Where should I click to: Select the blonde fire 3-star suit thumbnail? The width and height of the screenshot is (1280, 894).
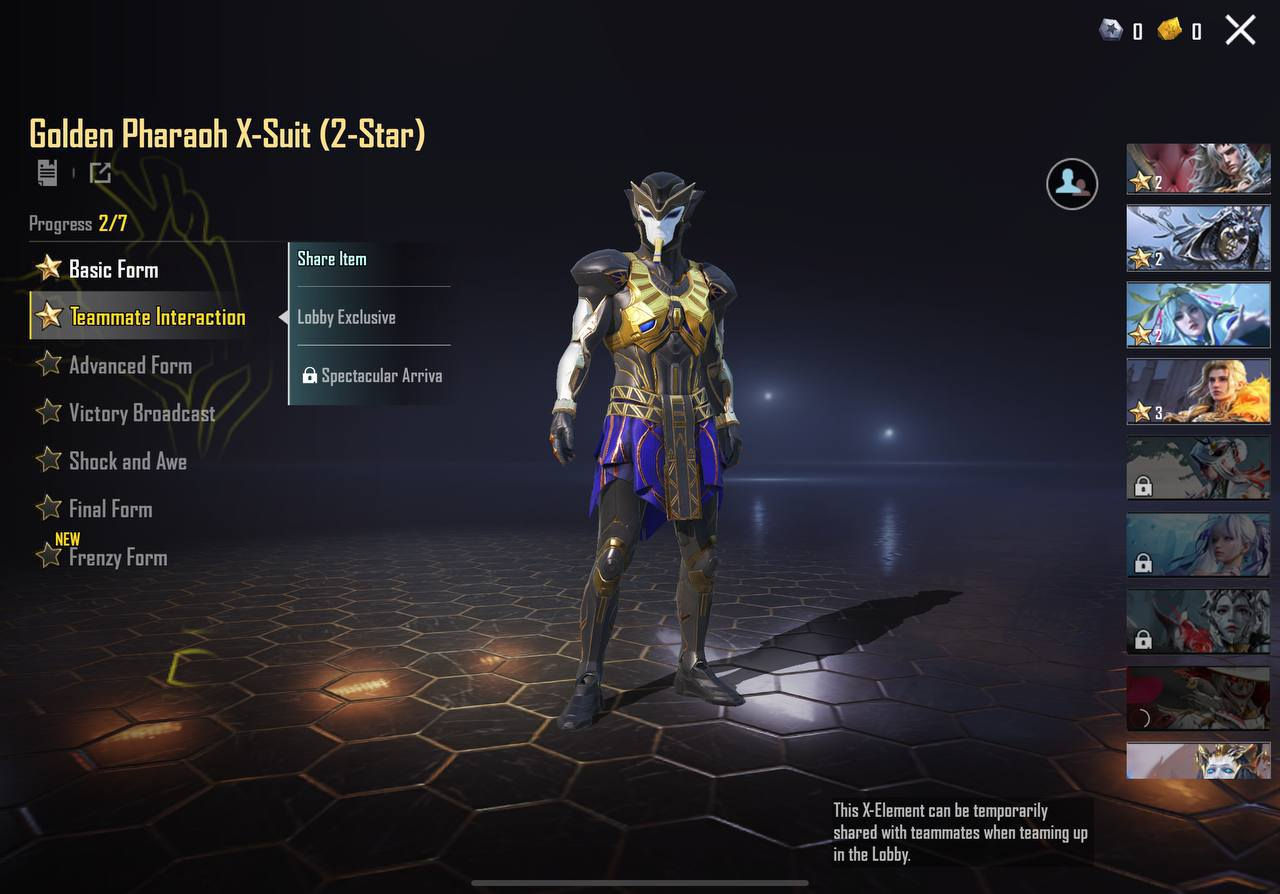coord(1198,391)
